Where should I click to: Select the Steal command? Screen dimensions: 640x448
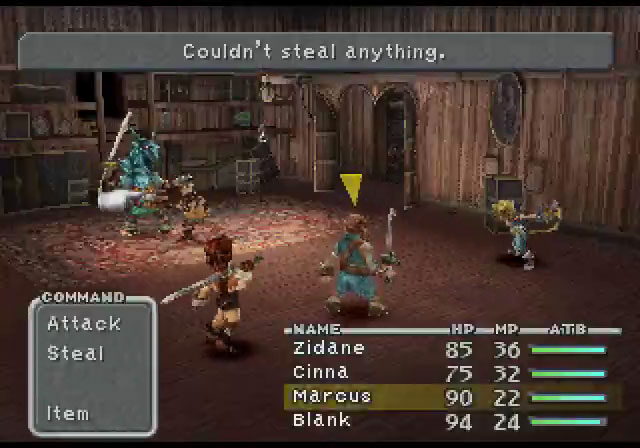click(76, 353)
